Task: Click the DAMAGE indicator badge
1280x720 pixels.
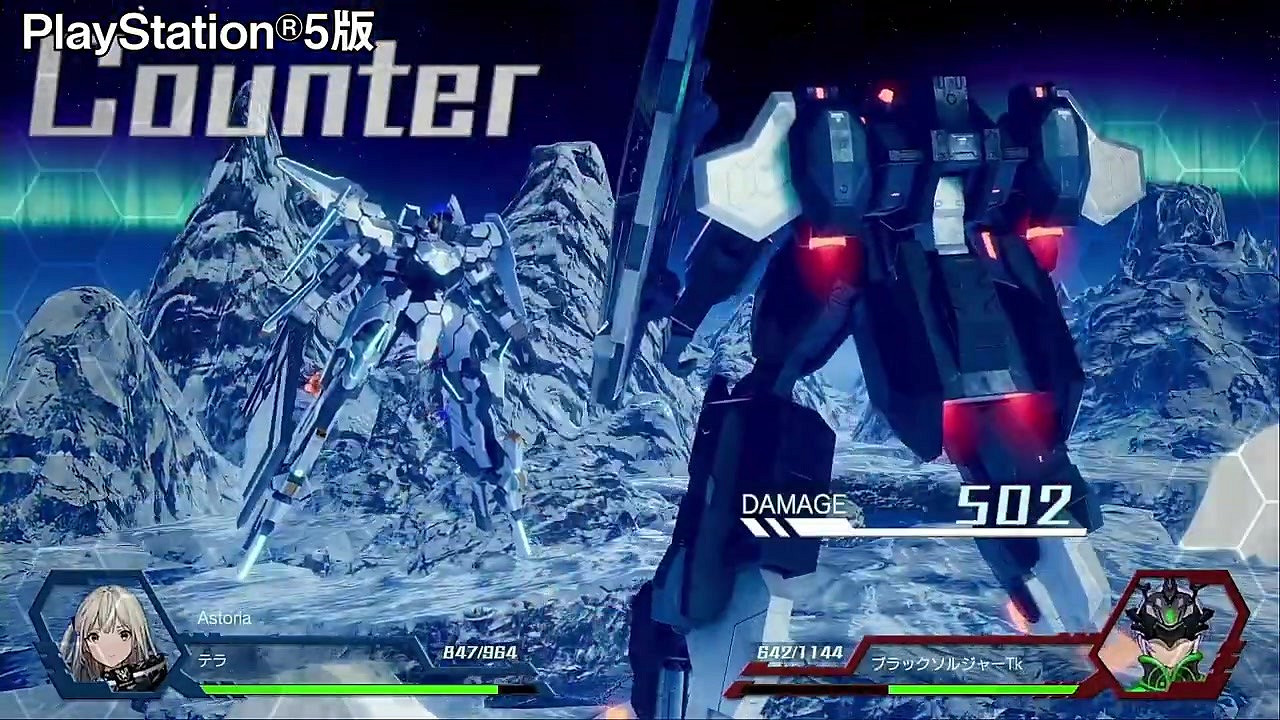Action: point(795,506)
